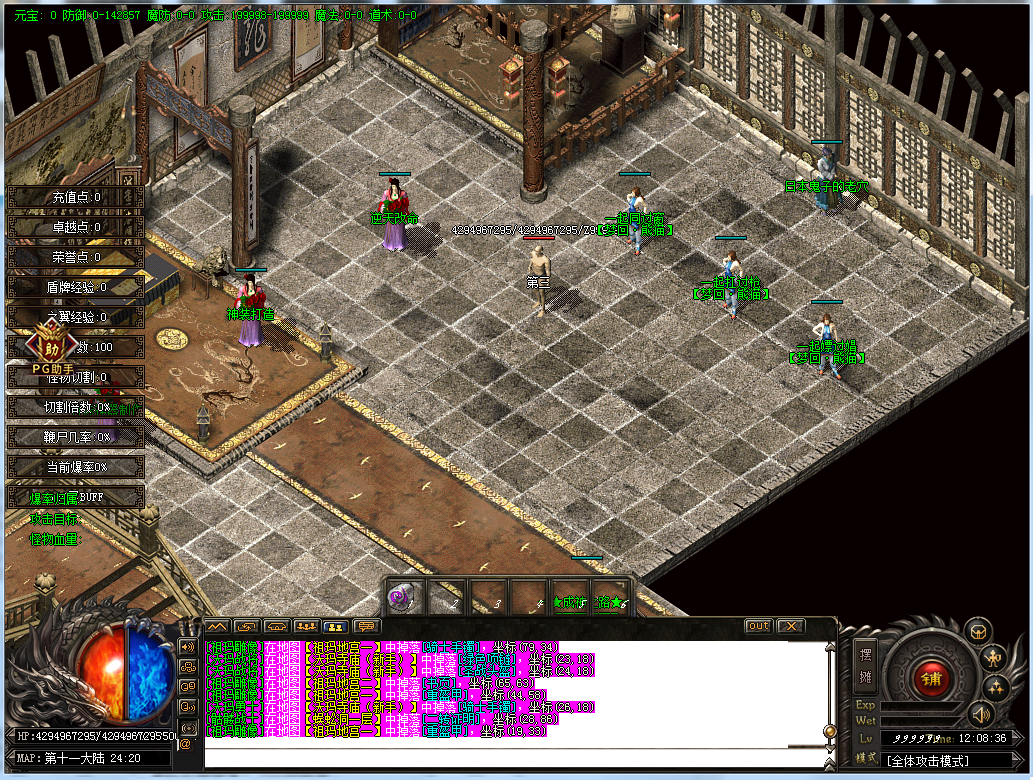Image resolution: width=1033 pixels, height=780 pixels.
Task: Click the chat log scrollbar knob
Action: coord(829,732)
